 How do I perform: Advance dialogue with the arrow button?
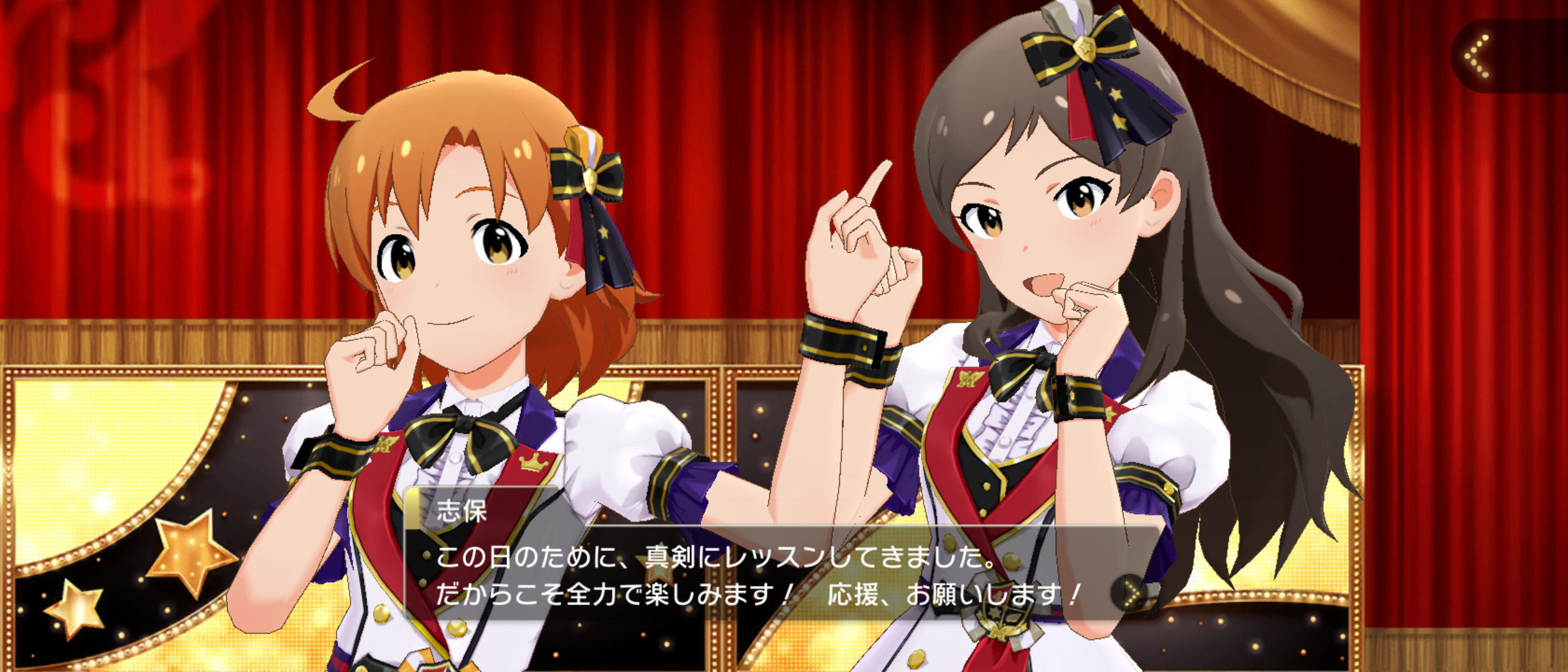click(1132, 594)
